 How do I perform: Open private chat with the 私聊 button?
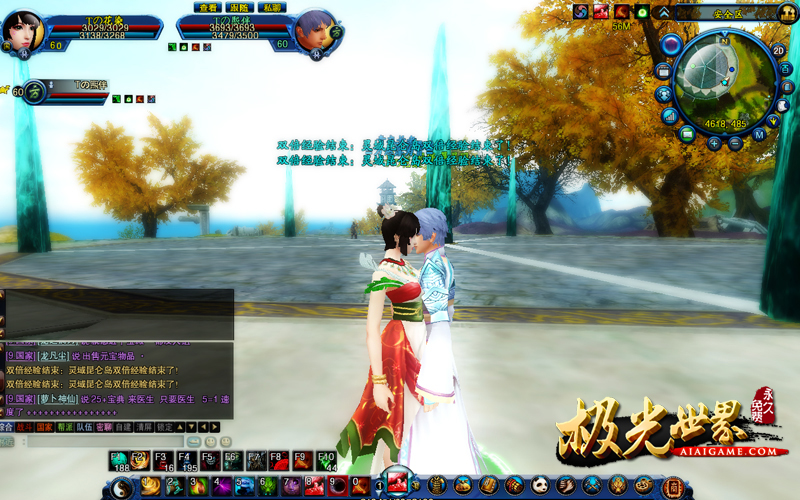tap(271, 7)
